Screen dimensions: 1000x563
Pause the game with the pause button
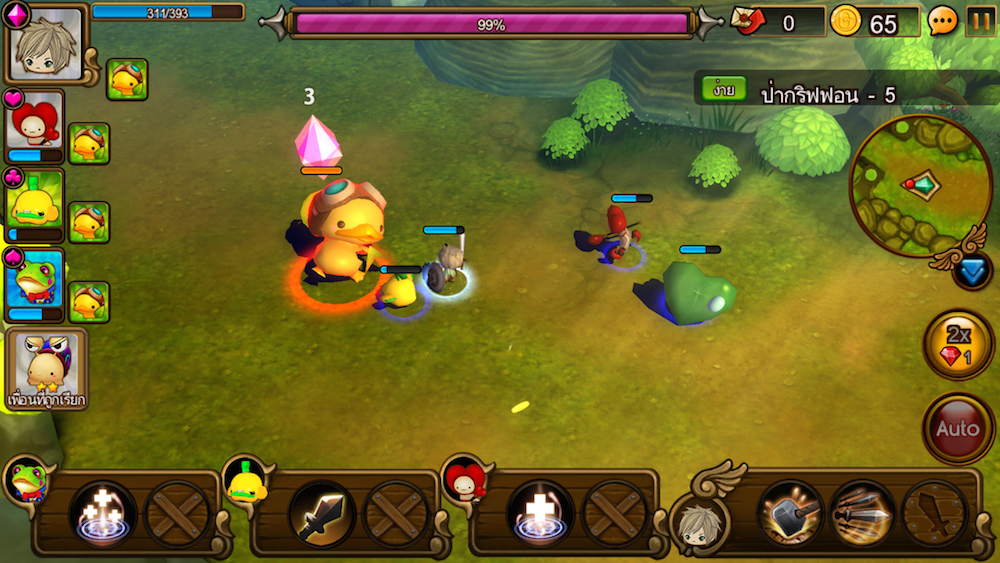(980, 21)
